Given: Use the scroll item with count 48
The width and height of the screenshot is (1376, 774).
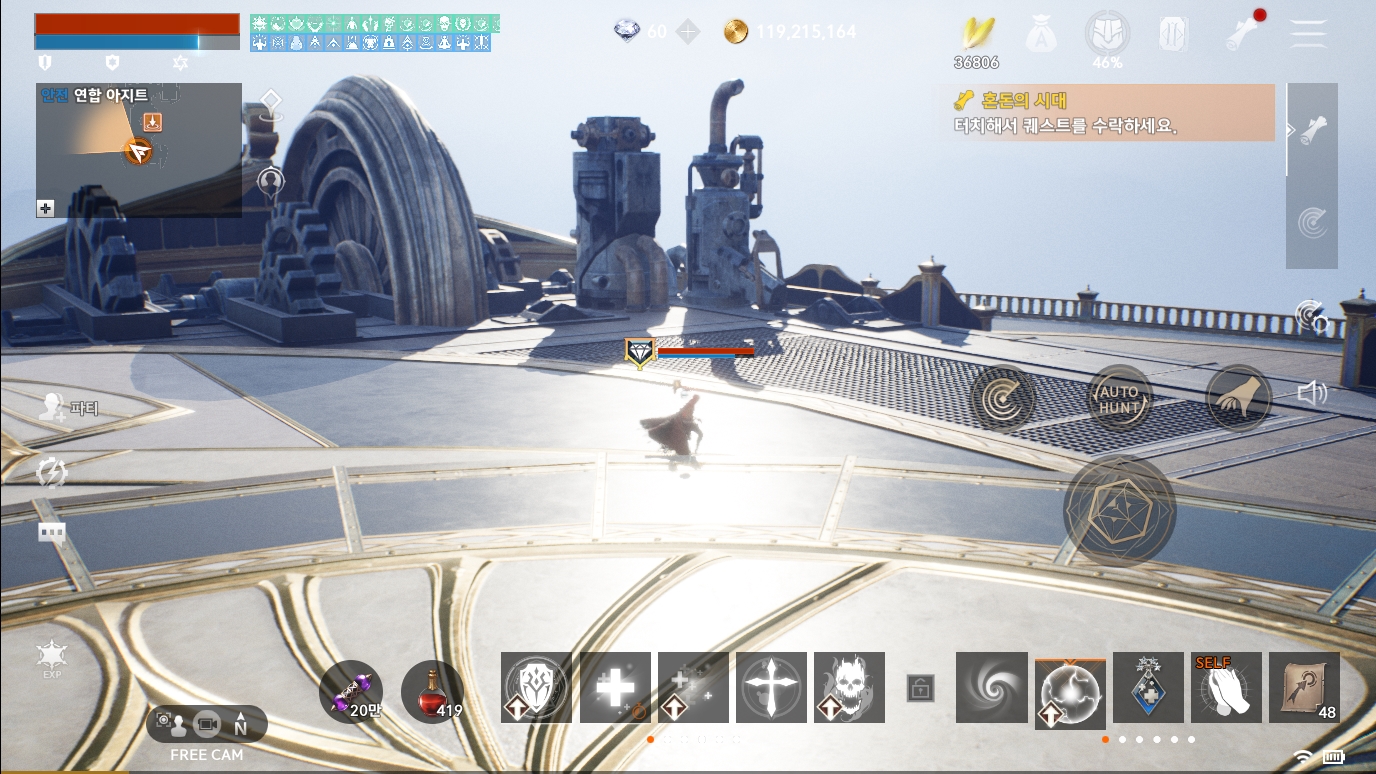Looking at the screenshot, I should coord(1304,688).
